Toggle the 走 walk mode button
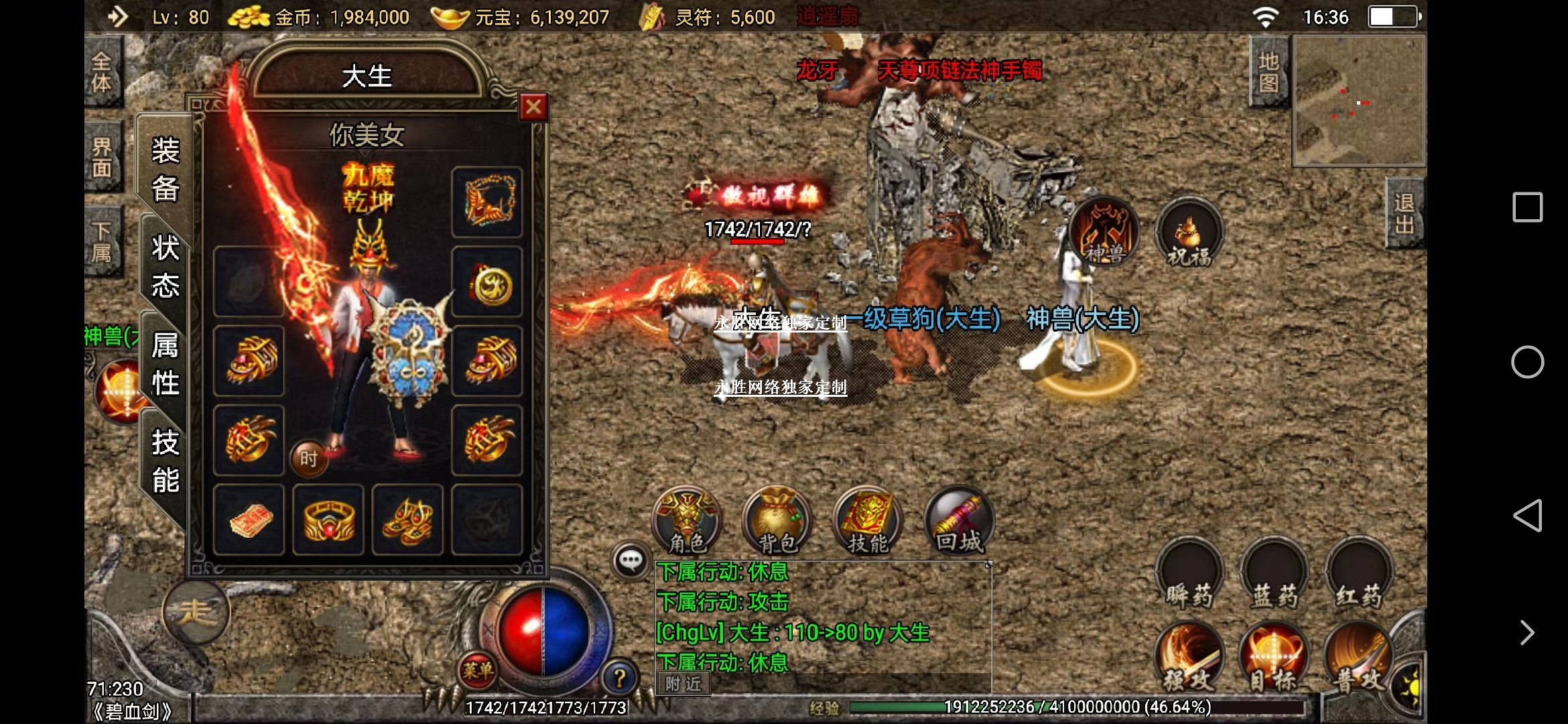 coord(196,611)
